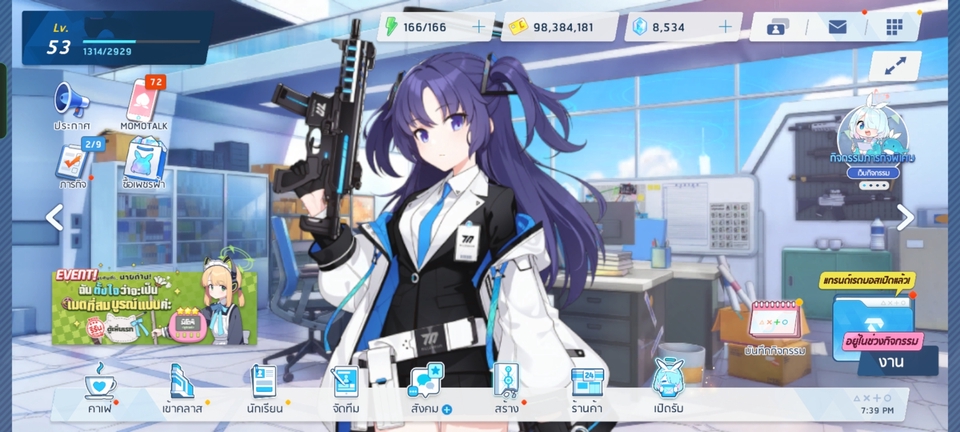Open the grid main menu icon
Viewport: 960px width, 432px height.
click(894, 27)
